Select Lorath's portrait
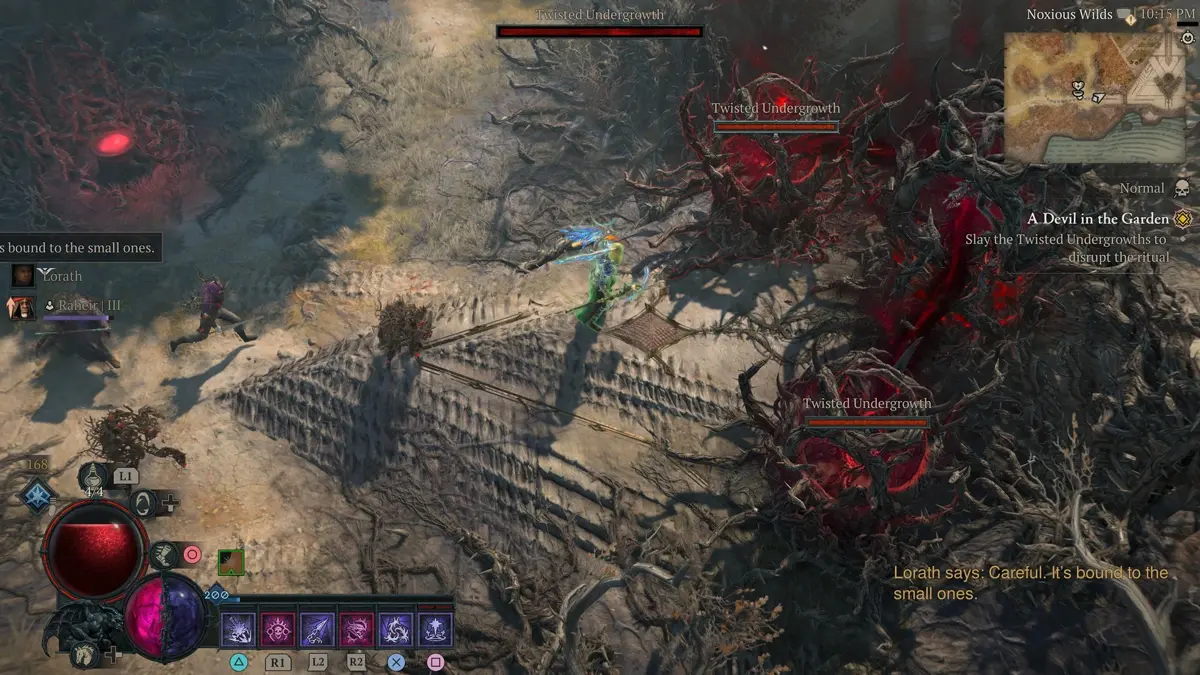Image resolution: width=1200 pixels, height=675 pixels. tap(23, 275)
